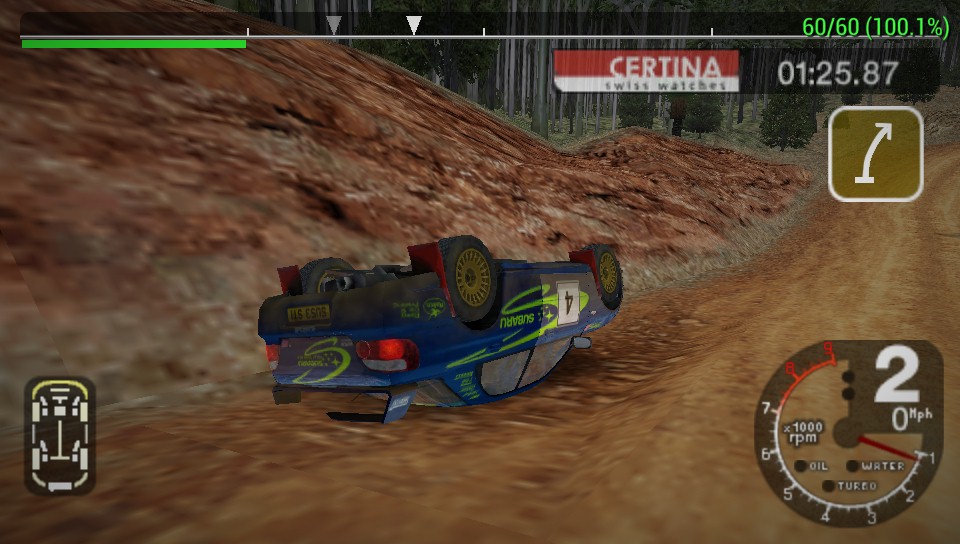Click the gray triangle marker on the stage progress bar

(x=335, y=25)
